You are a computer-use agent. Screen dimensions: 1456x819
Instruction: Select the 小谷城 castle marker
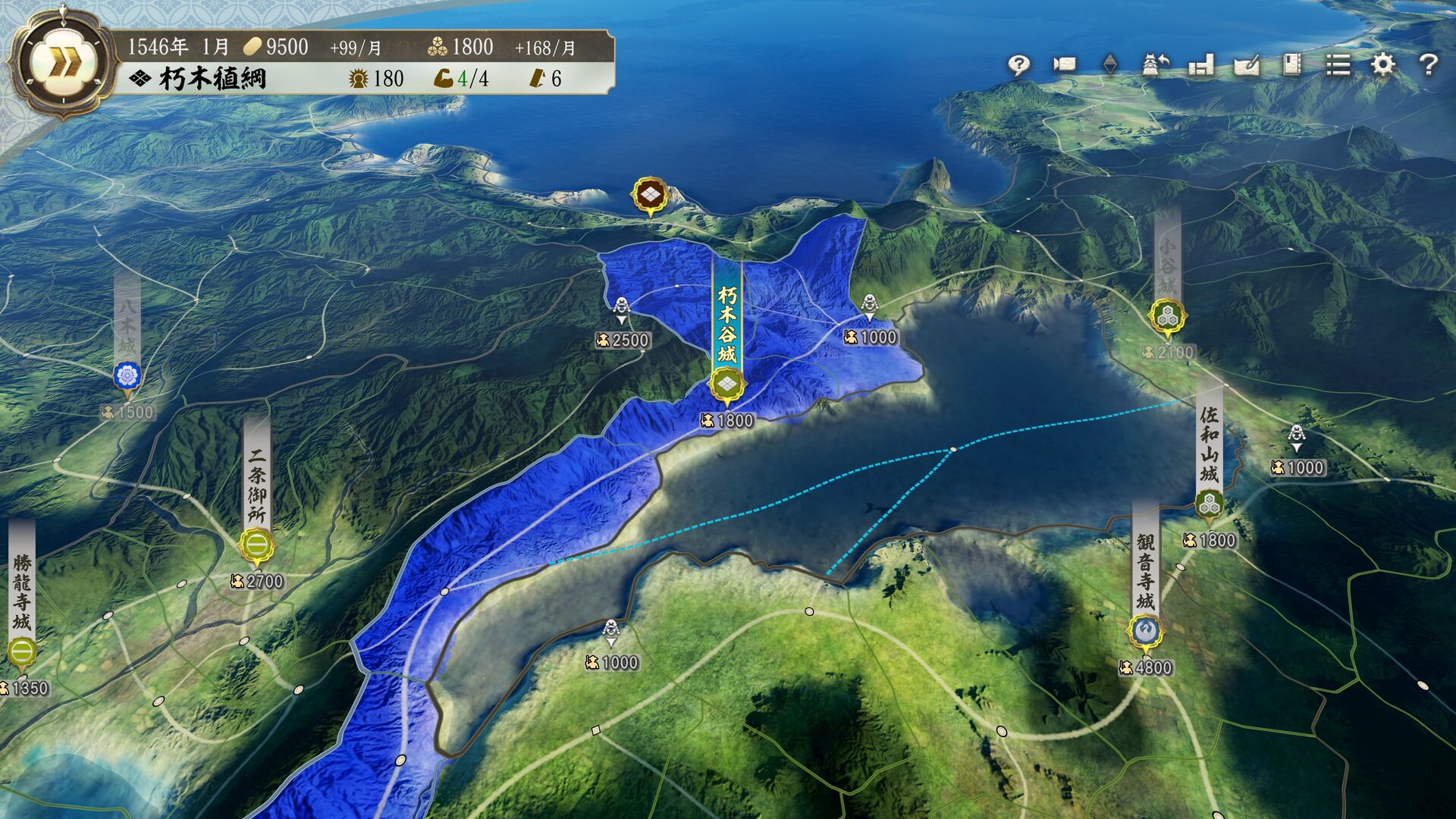coord(1167,316)
